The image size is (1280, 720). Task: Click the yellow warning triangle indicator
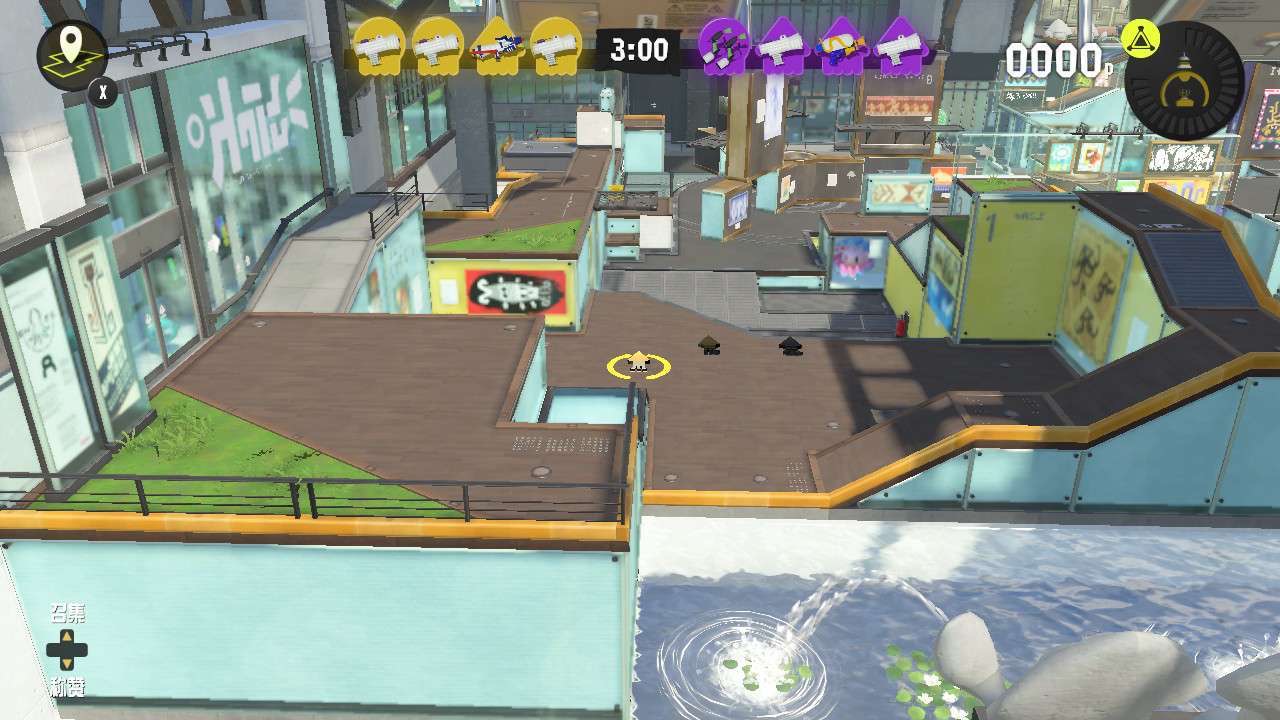point(1141,40)
